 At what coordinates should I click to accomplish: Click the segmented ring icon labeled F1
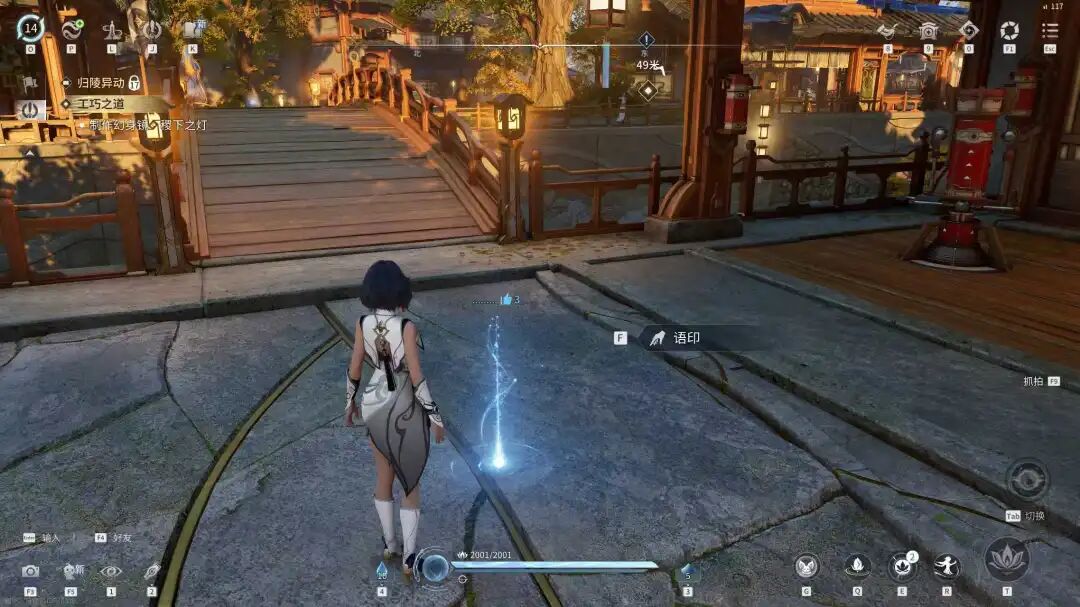coord(1009,30)
